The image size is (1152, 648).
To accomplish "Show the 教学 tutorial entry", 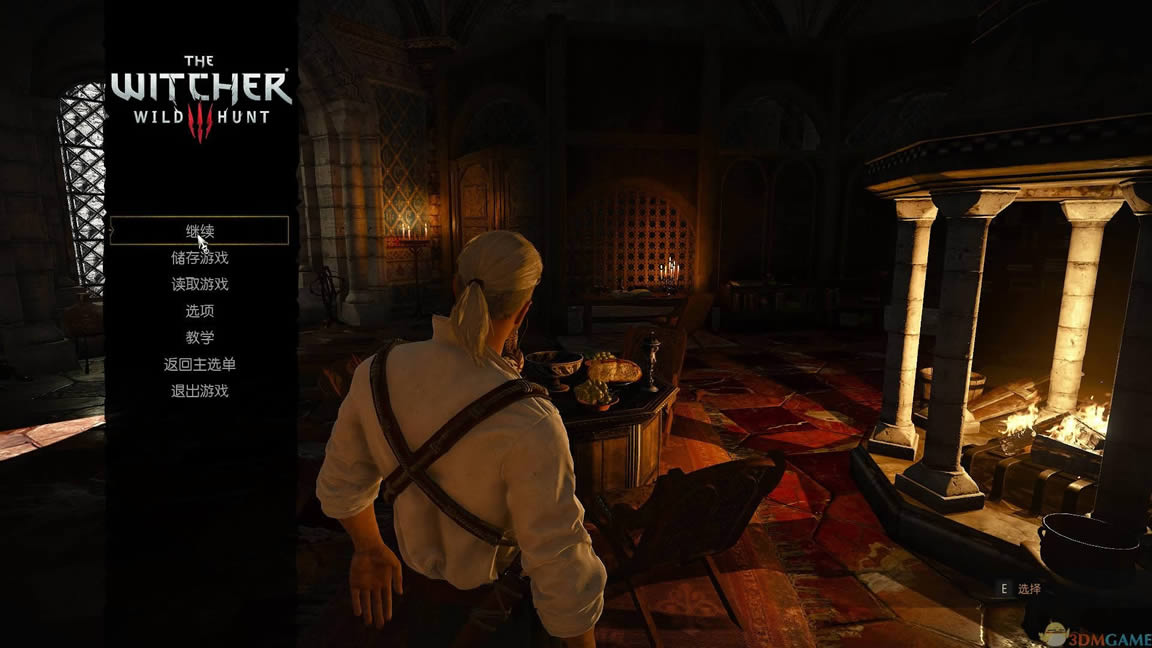I will pyautogui.click(x=200, y=338).
